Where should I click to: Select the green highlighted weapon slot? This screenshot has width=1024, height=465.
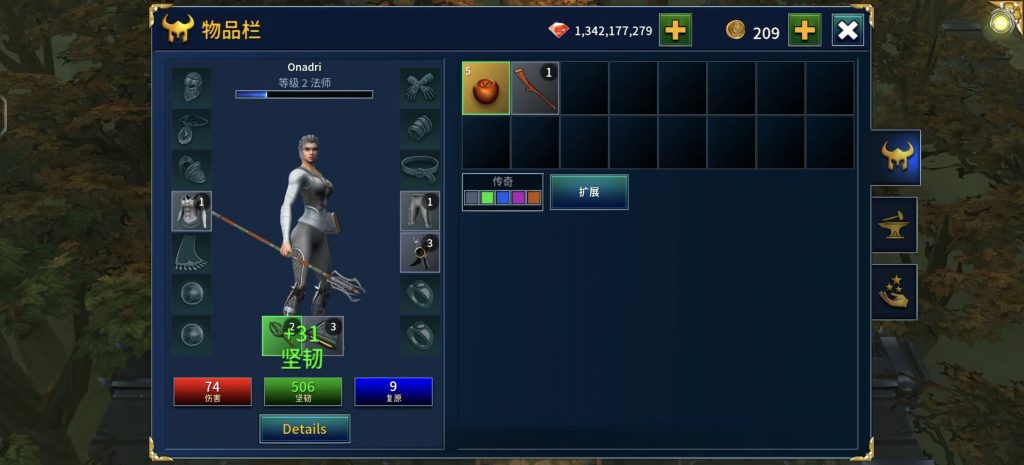click(x=280, y=335)
